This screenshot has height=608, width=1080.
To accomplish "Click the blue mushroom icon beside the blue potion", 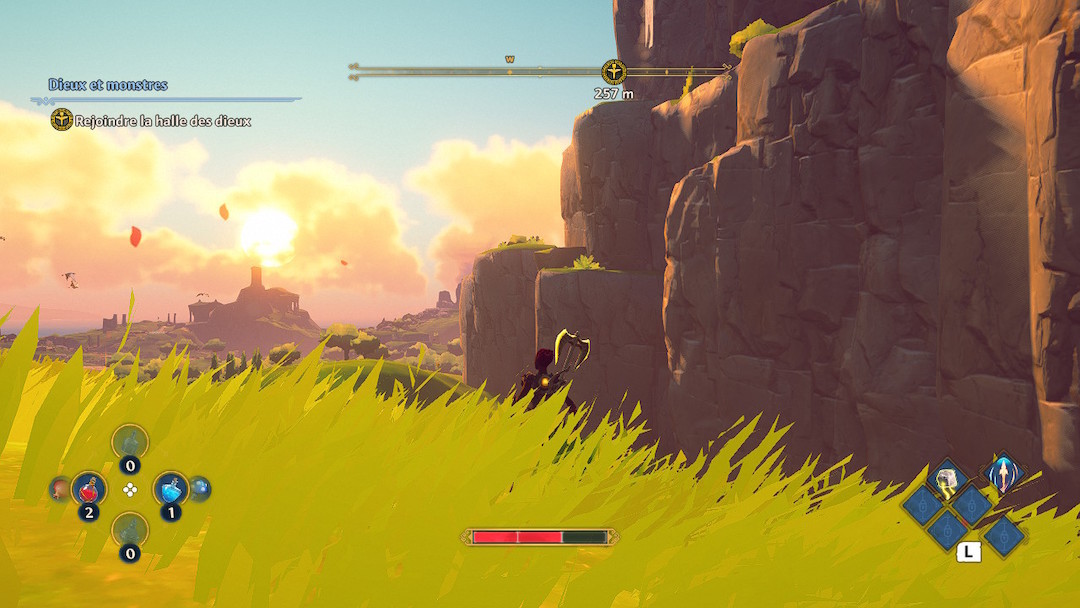I will pyautogui.click(x=200, y=488).
